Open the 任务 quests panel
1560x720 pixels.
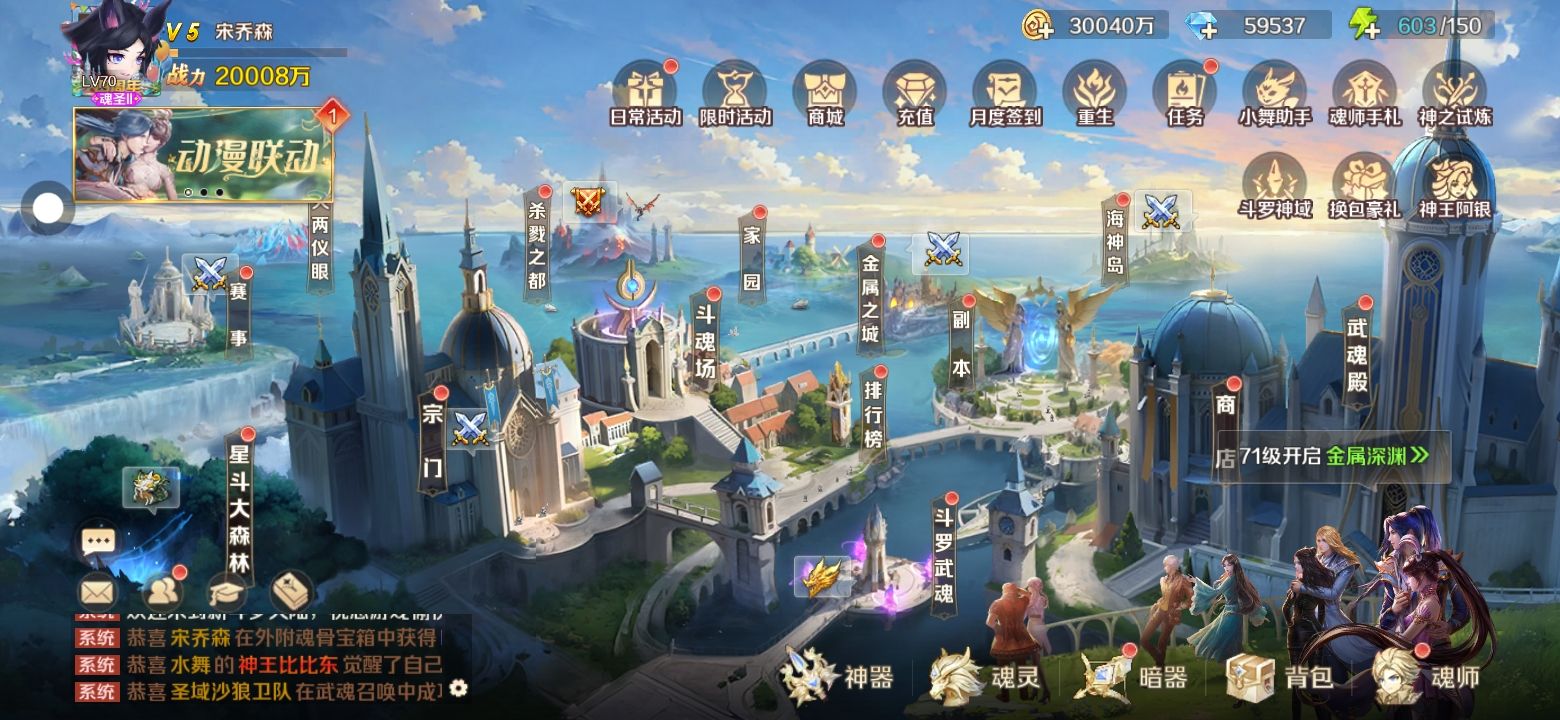click(1185, 92)
